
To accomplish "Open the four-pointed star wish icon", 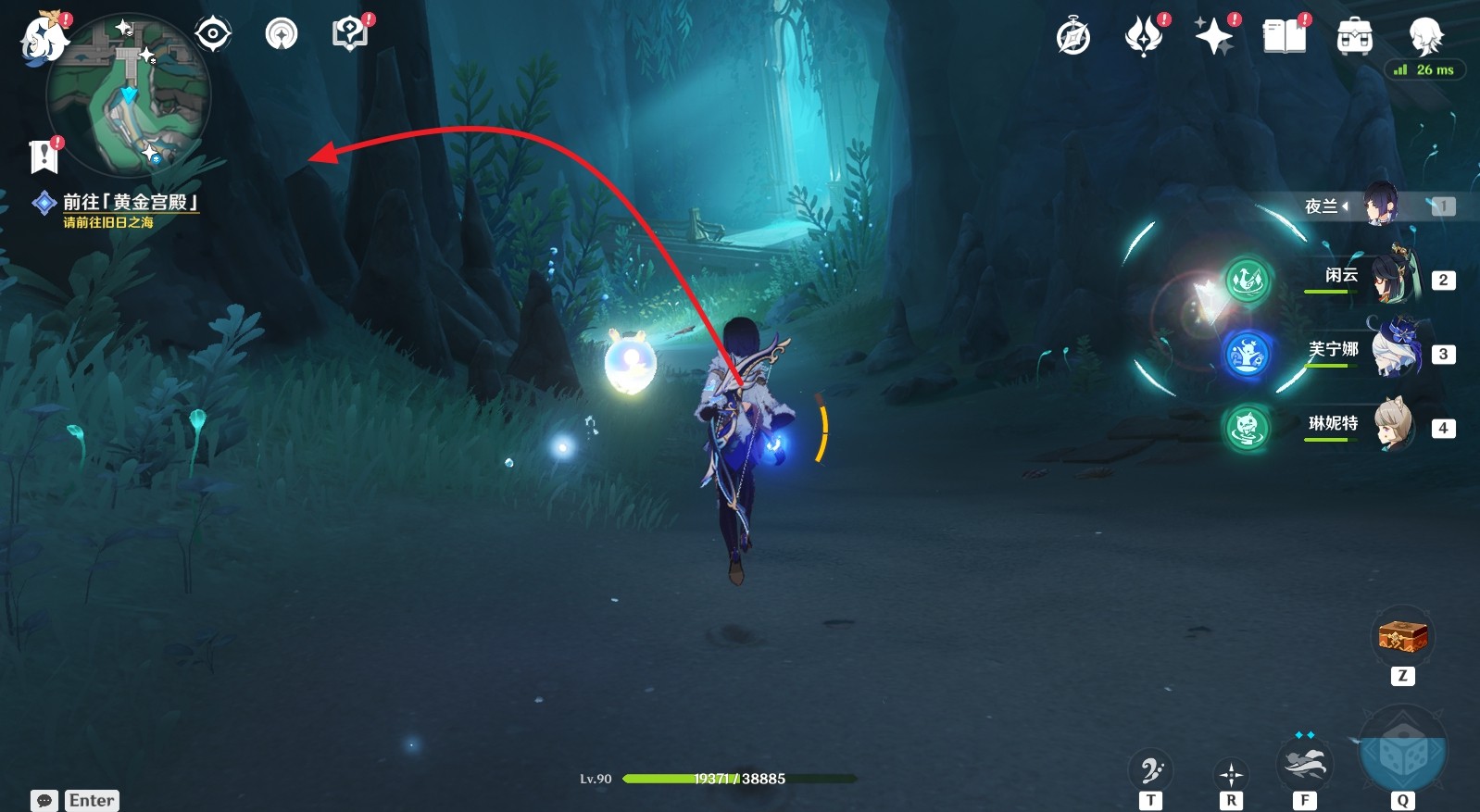I will (1214, 37).
